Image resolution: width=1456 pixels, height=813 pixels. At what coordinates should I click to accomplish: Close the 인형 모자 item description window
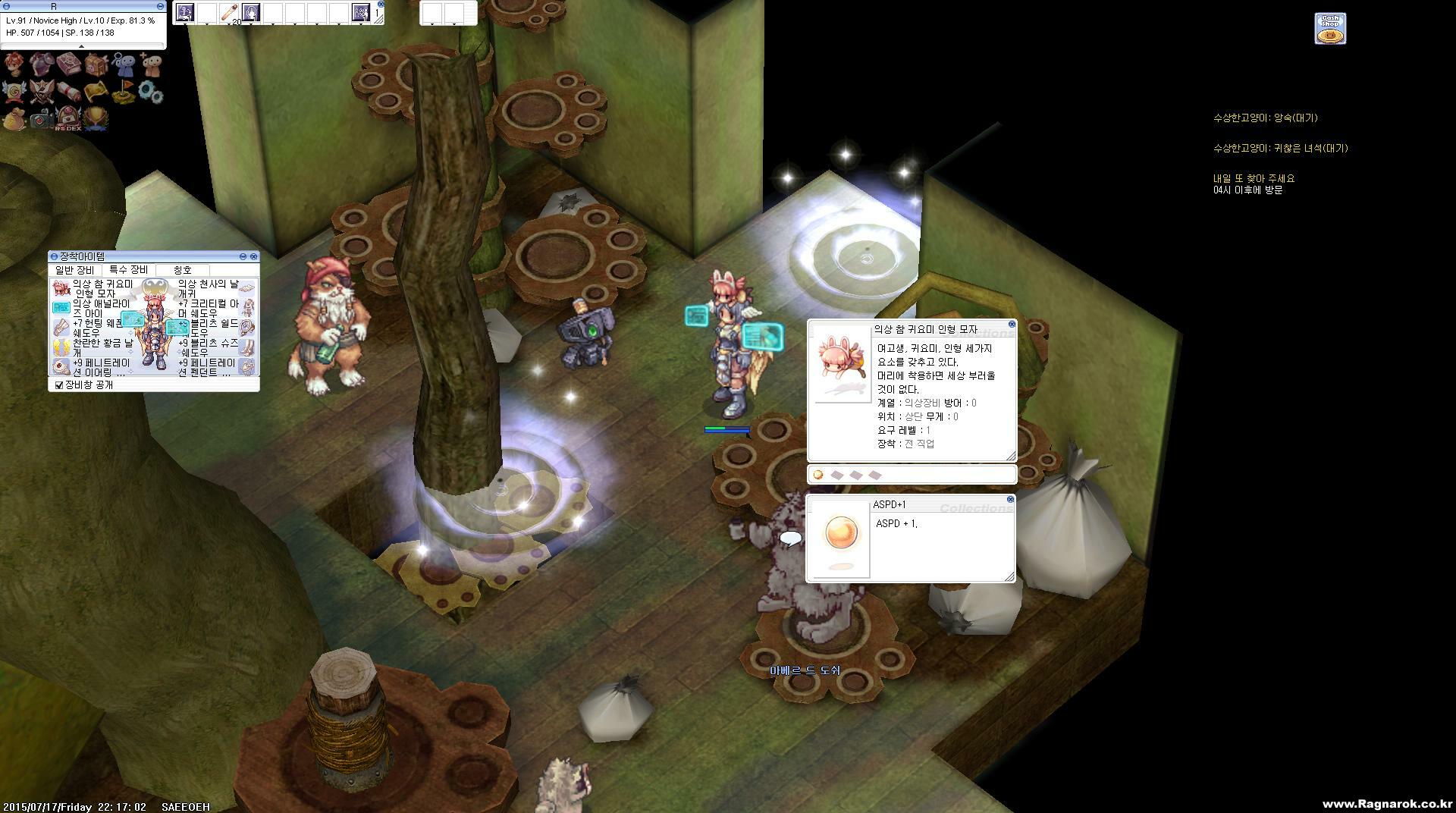click(x=1012, y=325)
